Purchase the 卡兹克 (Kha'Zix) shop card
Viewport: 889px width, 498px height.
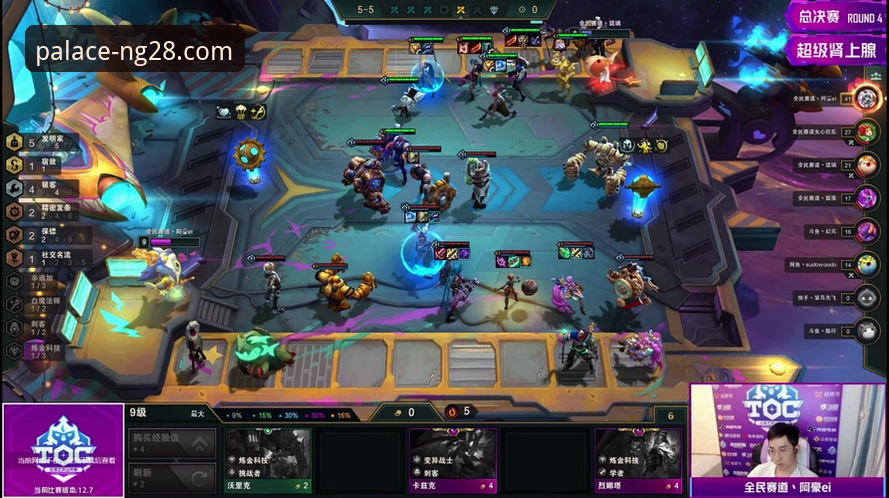click(x=453, y=460)
